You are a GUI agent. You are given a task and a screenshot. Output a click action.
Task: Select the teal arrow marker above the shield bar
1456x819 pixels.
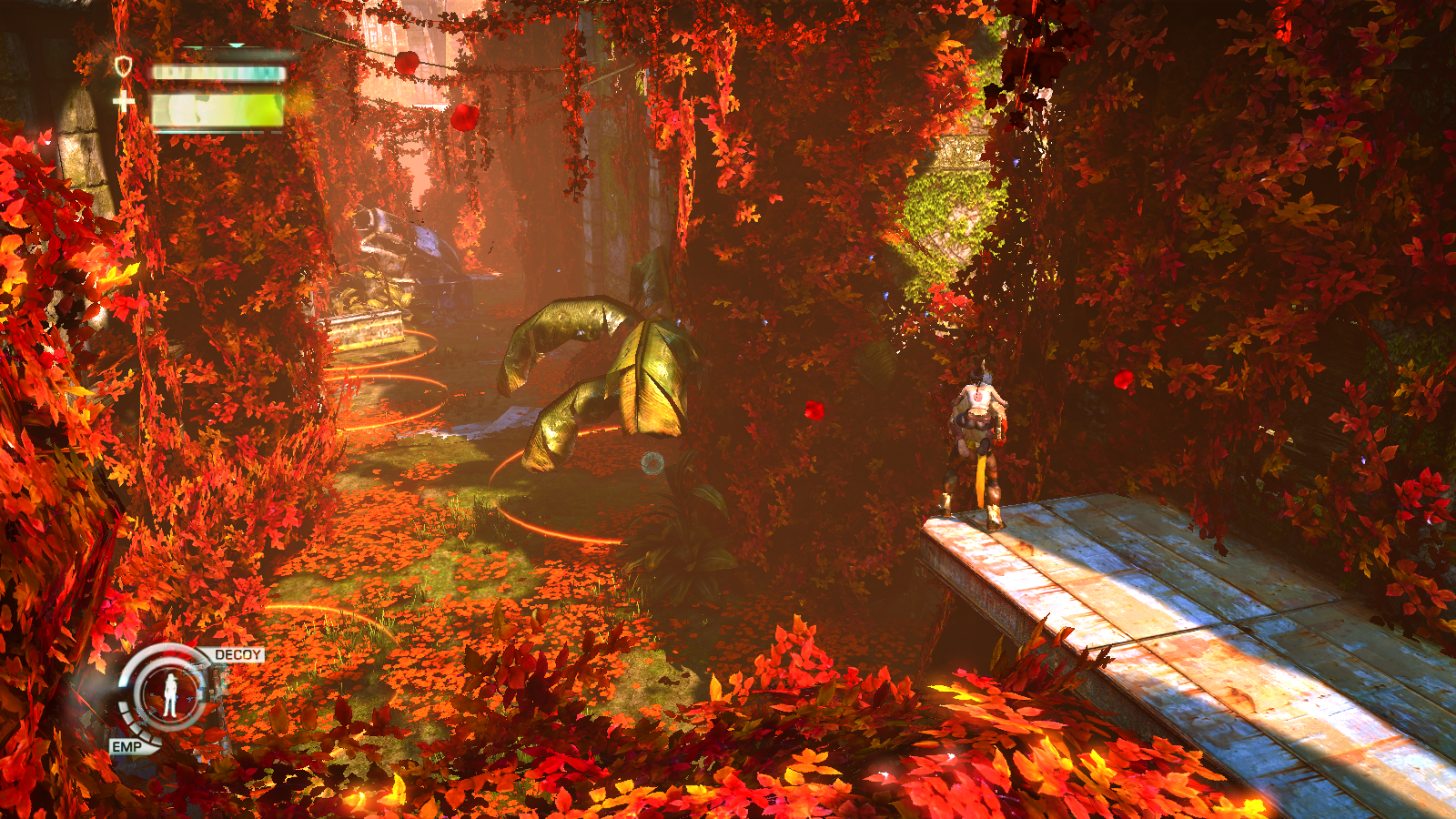(237, 44)
